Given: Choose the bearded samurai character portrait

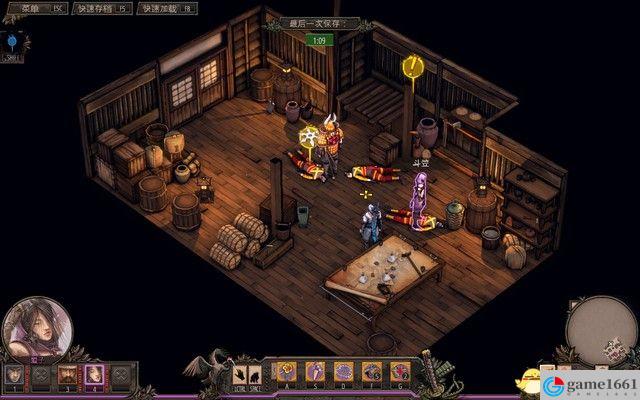Looking at the screenshot, I should click(68, 375).
